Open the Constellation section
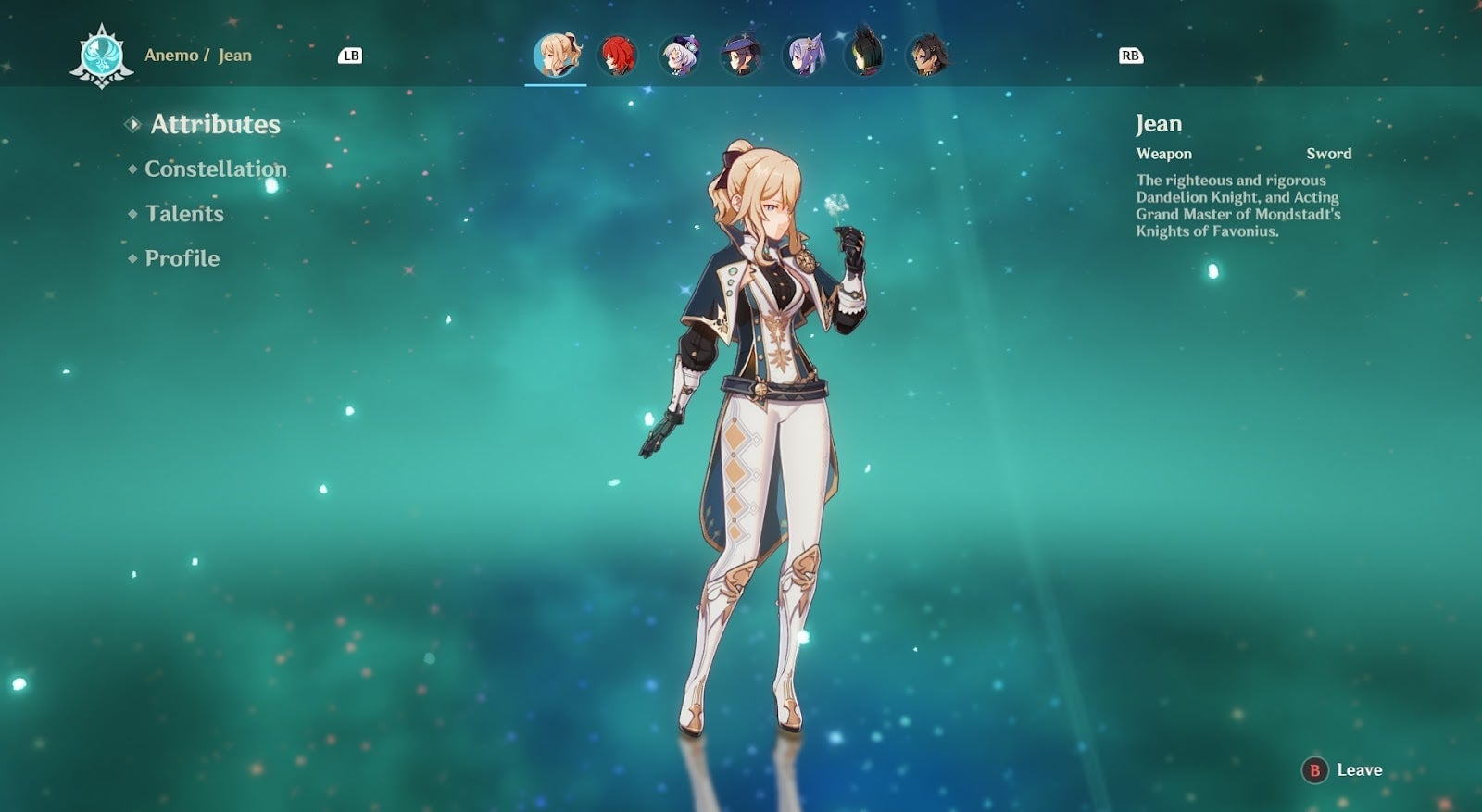 215,169
